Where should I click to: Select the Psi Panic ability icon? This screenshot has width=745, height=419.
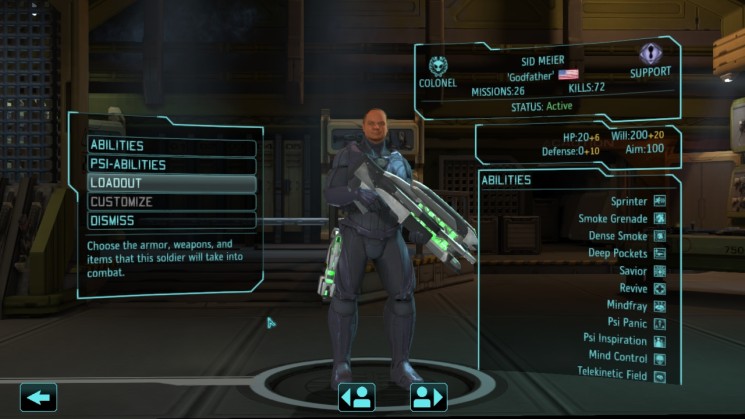pyautogui.click(x=659, y=323)
